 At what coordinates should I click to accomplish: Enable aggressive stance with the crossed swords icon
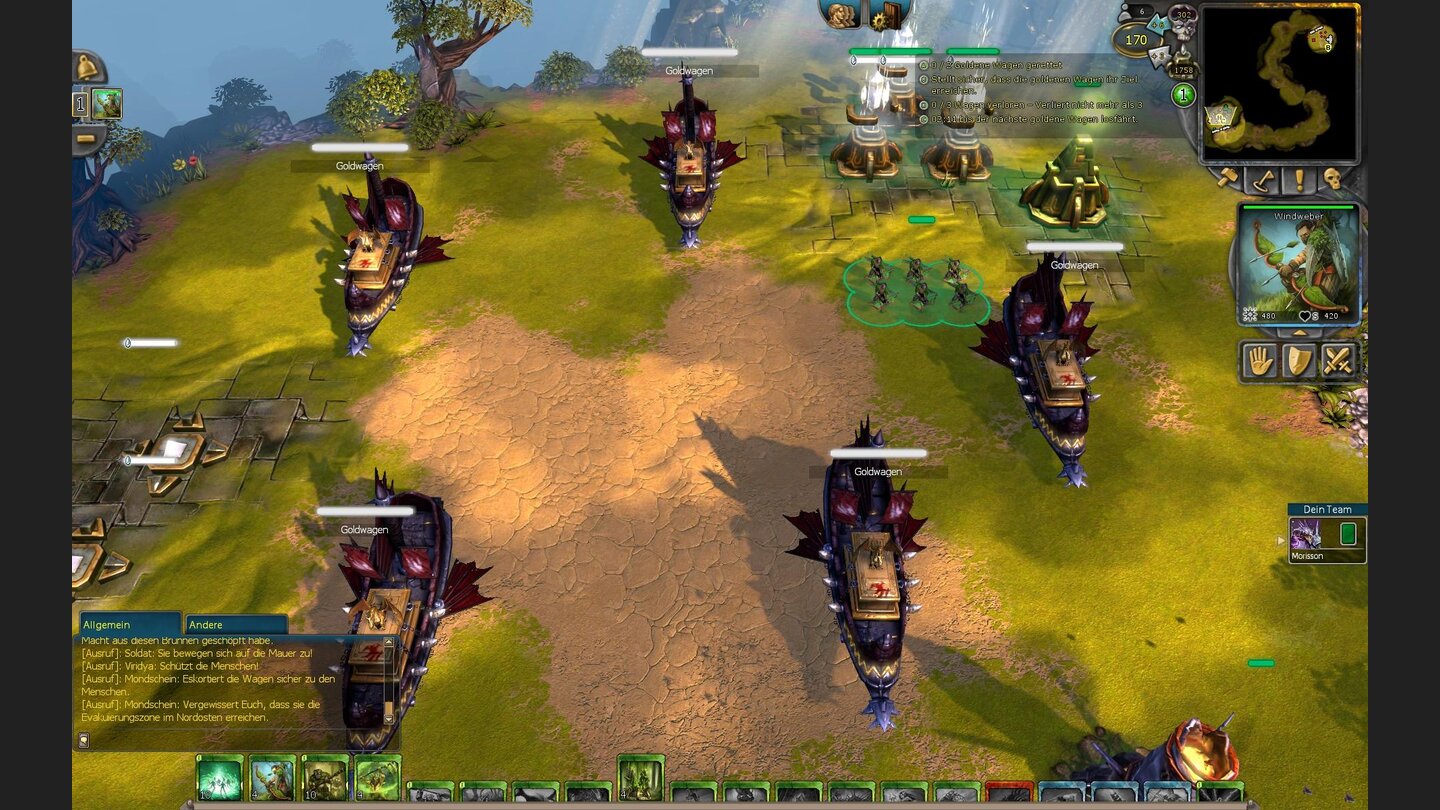(1338, 360)
